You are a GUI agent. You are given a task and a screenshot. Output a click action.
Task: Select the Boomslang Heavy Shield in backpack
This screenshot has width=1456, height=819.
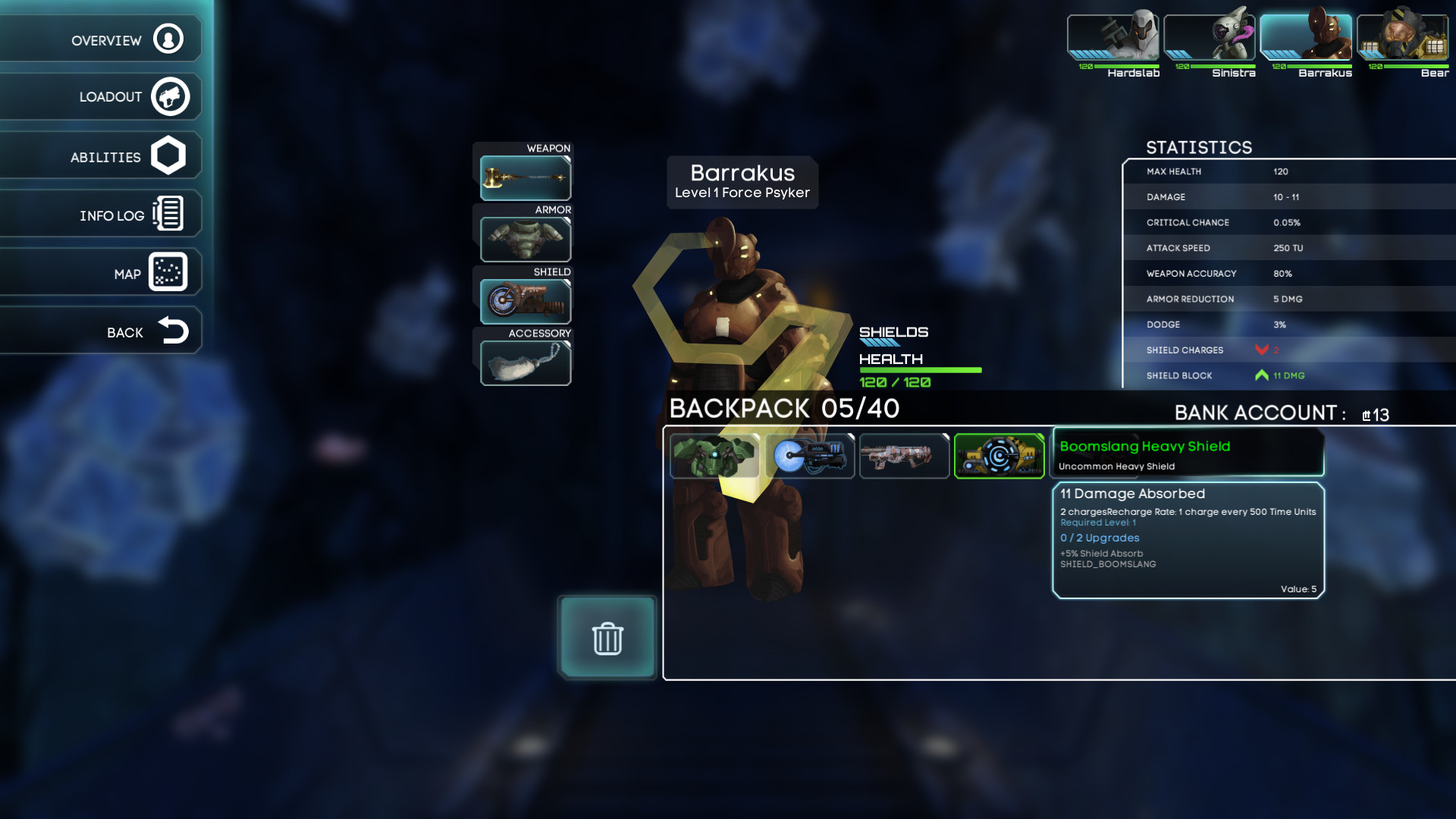click(999, 455)
